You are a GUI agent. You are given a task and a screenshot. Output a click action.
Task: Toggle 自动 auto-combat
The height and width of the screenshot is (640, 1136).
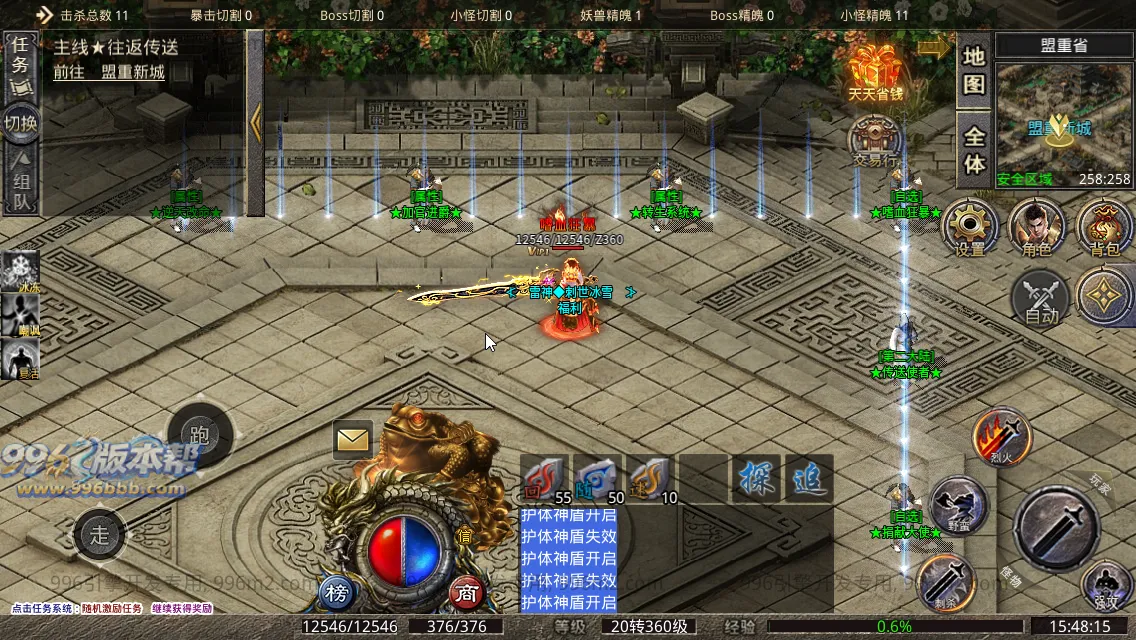click(1040, 299)
